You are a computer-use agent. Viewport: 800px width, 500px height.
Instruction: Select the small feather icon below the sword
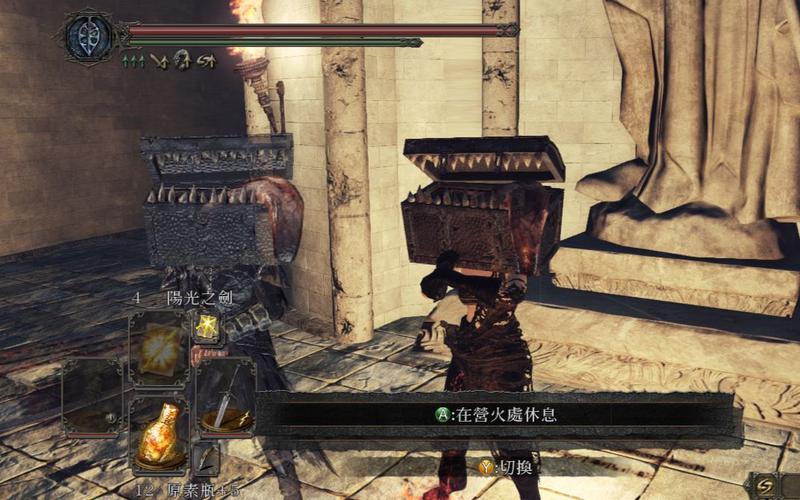coord(208,458)
